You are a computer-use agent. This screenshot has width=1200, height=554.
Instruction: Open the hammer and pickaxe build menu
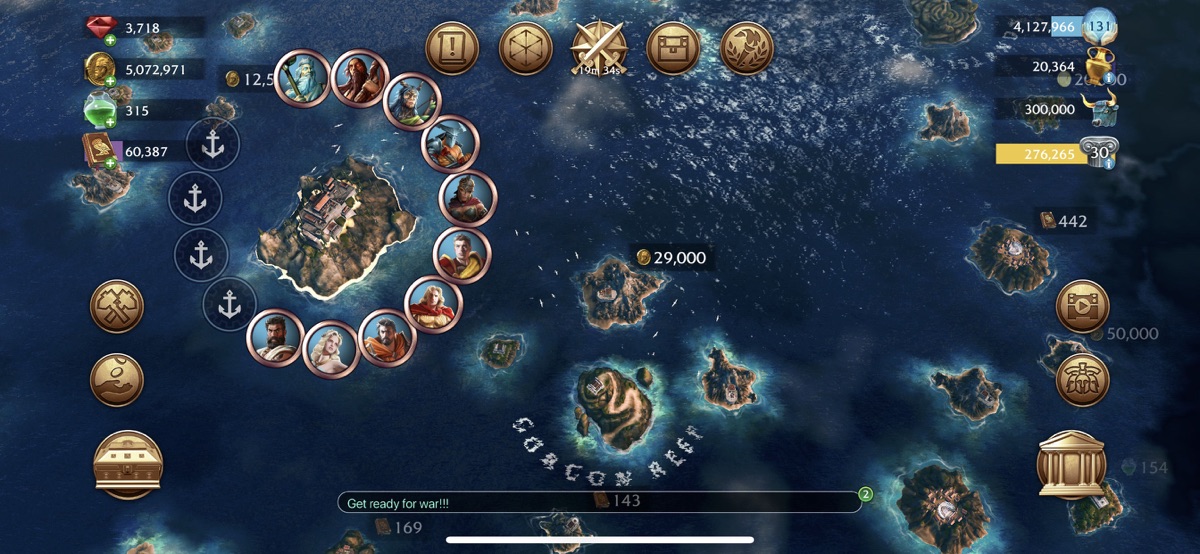pyautogui.click(x=117, y=306)
